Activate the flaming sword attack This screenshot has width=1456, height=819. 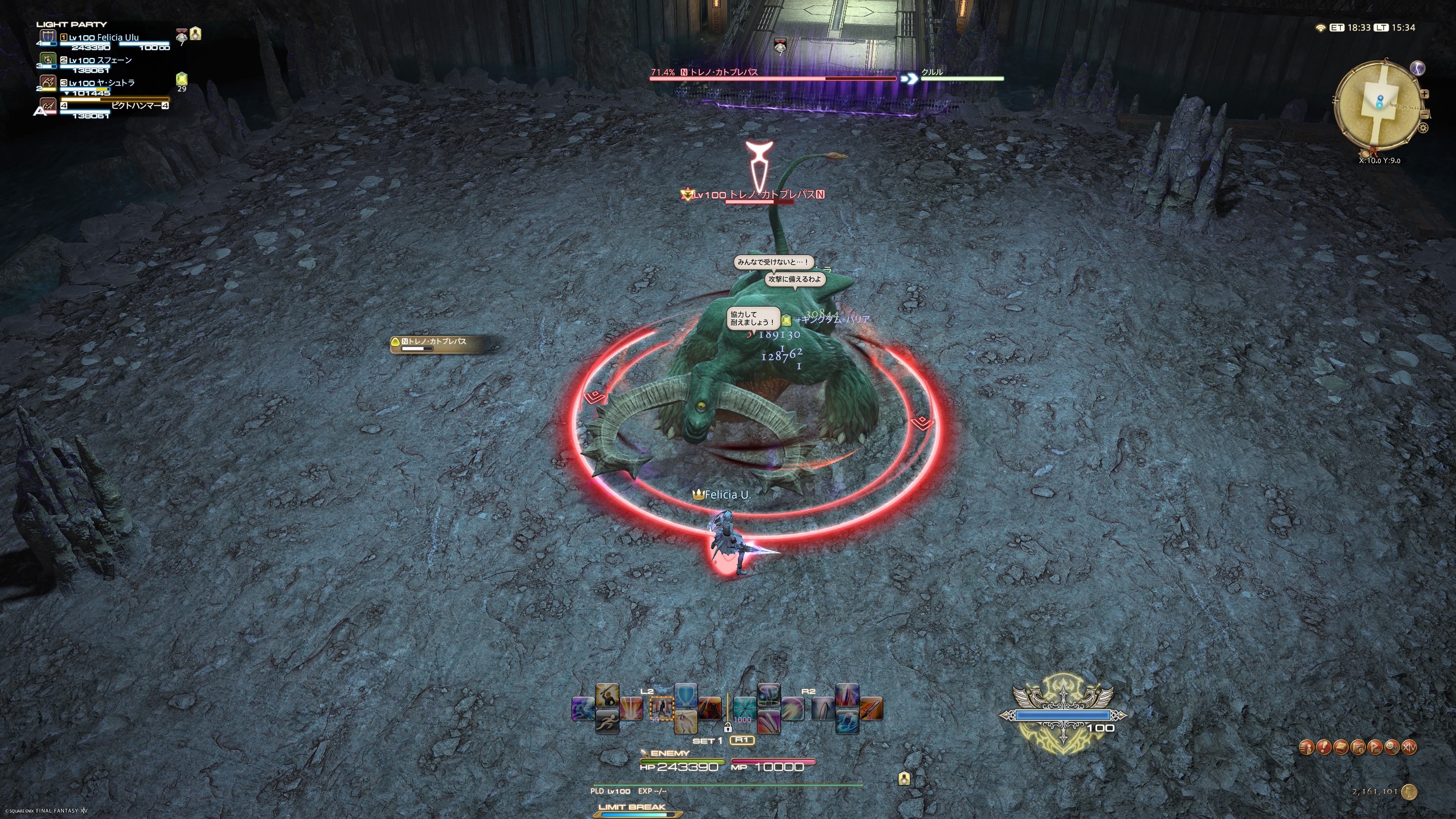tap(872, 709)
